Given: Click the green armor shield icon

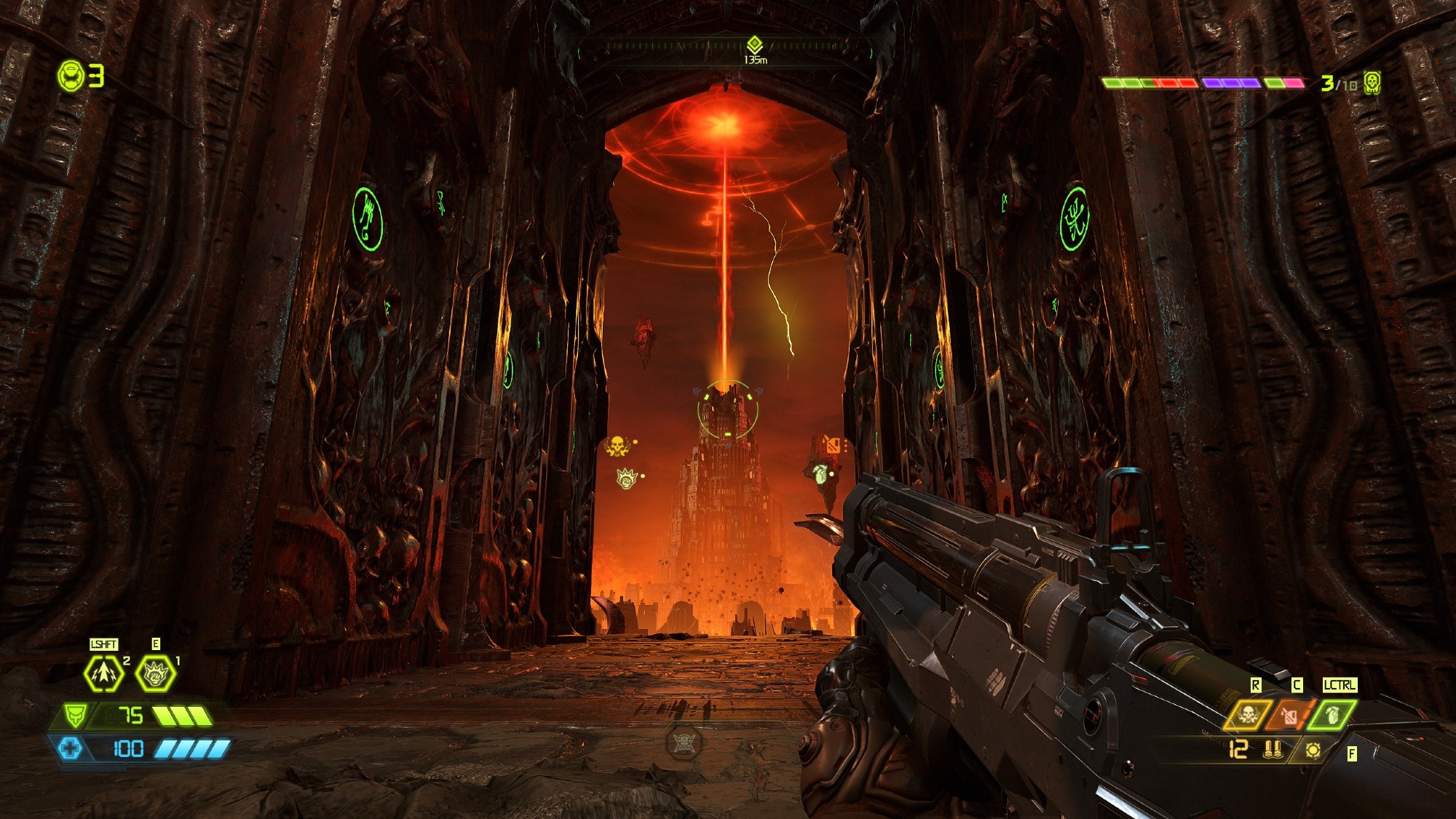Looking at the screenshot, I should 74,715.
